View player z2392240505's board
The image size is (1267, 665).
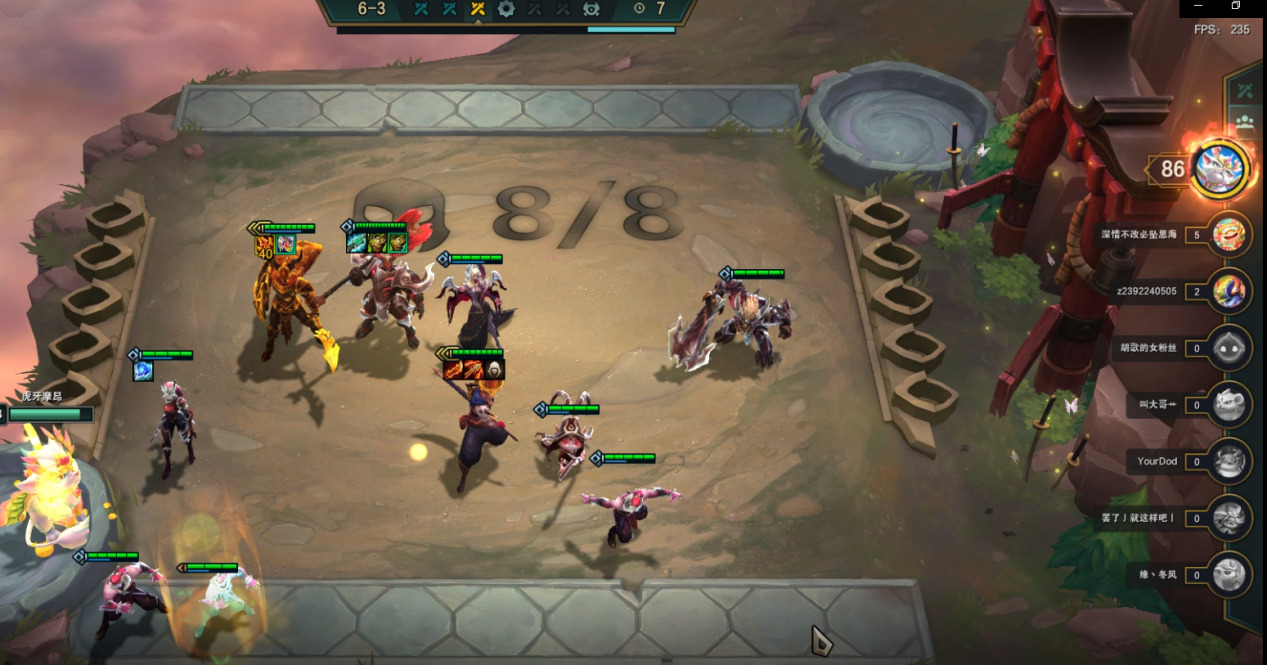[1229, 292]
